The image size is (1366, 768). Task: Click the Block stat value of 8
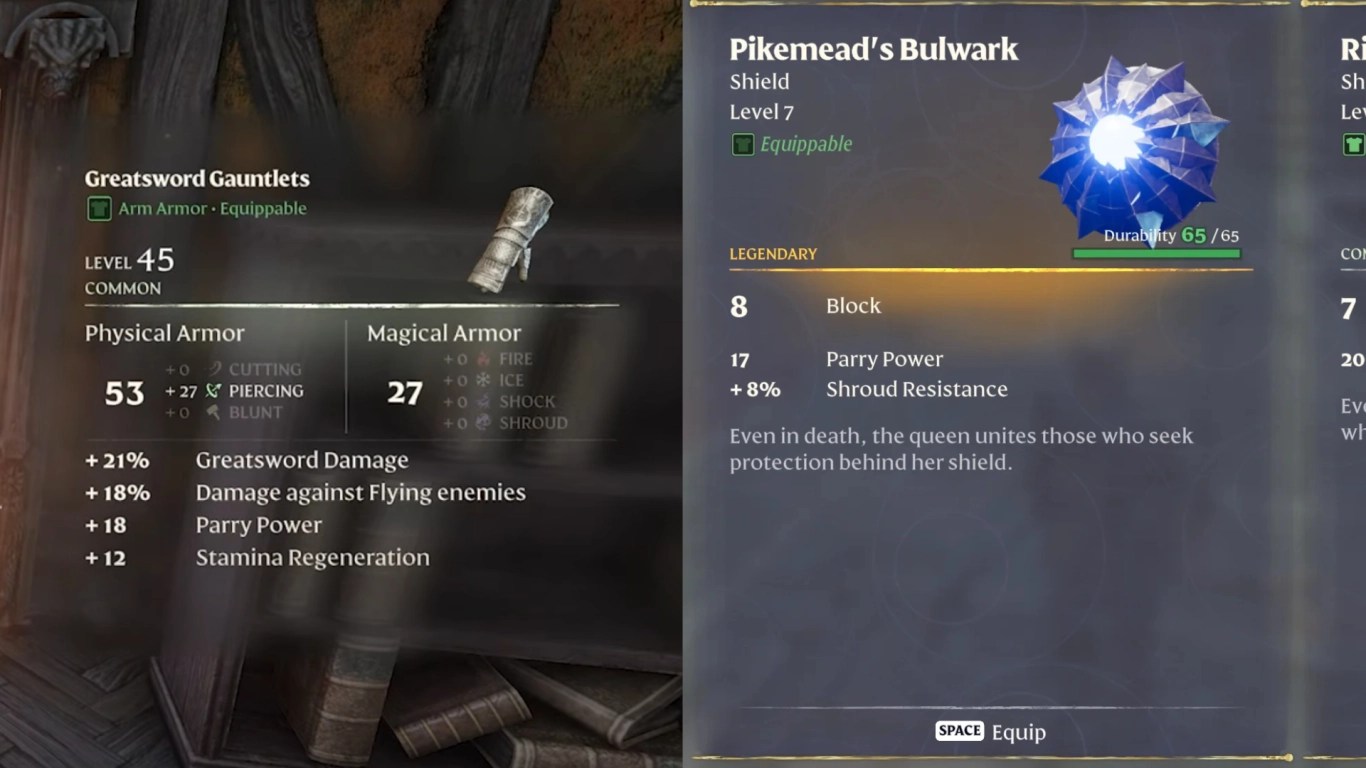point(738,307)
